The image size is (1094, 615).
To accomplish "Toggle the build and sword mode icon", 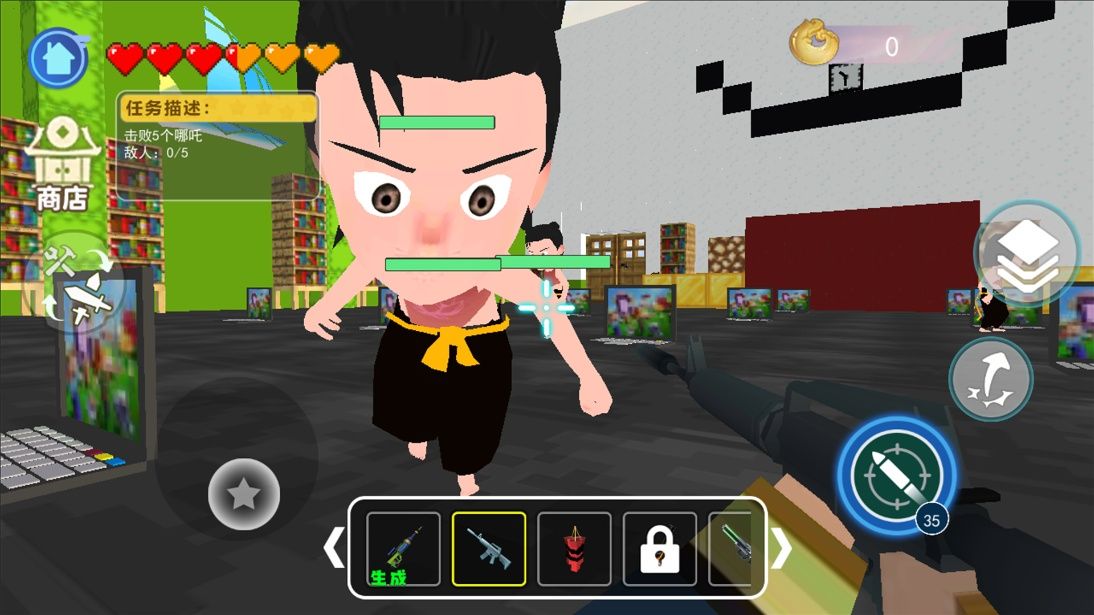I will (78, 285).
